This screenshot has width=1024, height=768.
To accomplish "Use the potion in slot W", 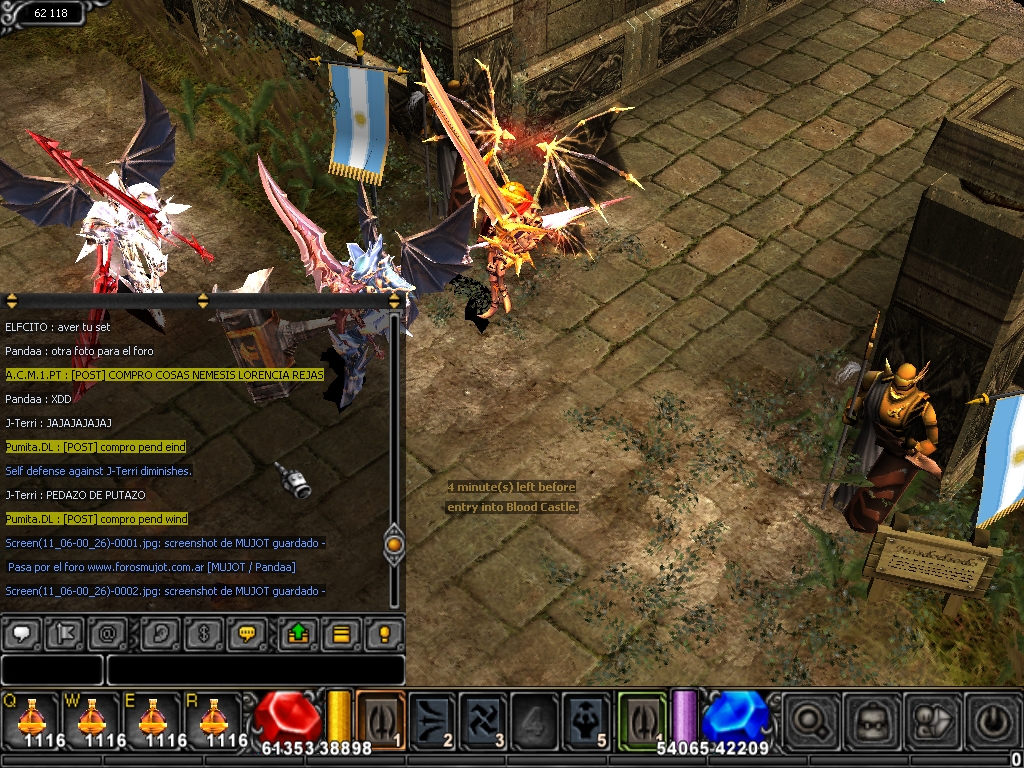I will click(x=92, y=719).
